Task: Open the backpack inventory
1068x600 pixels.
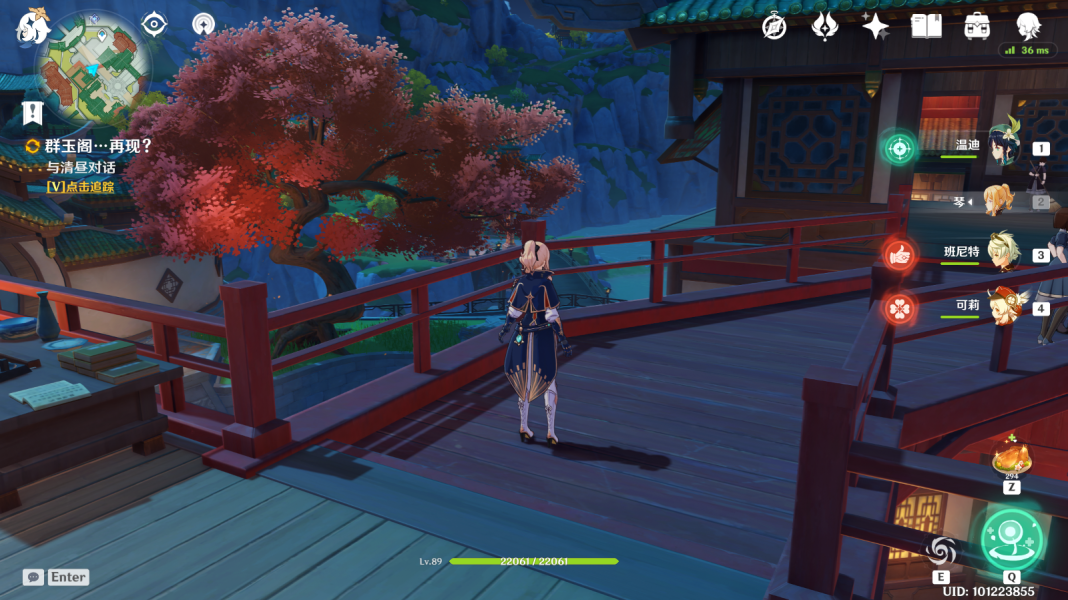Action: coord(977,27)
